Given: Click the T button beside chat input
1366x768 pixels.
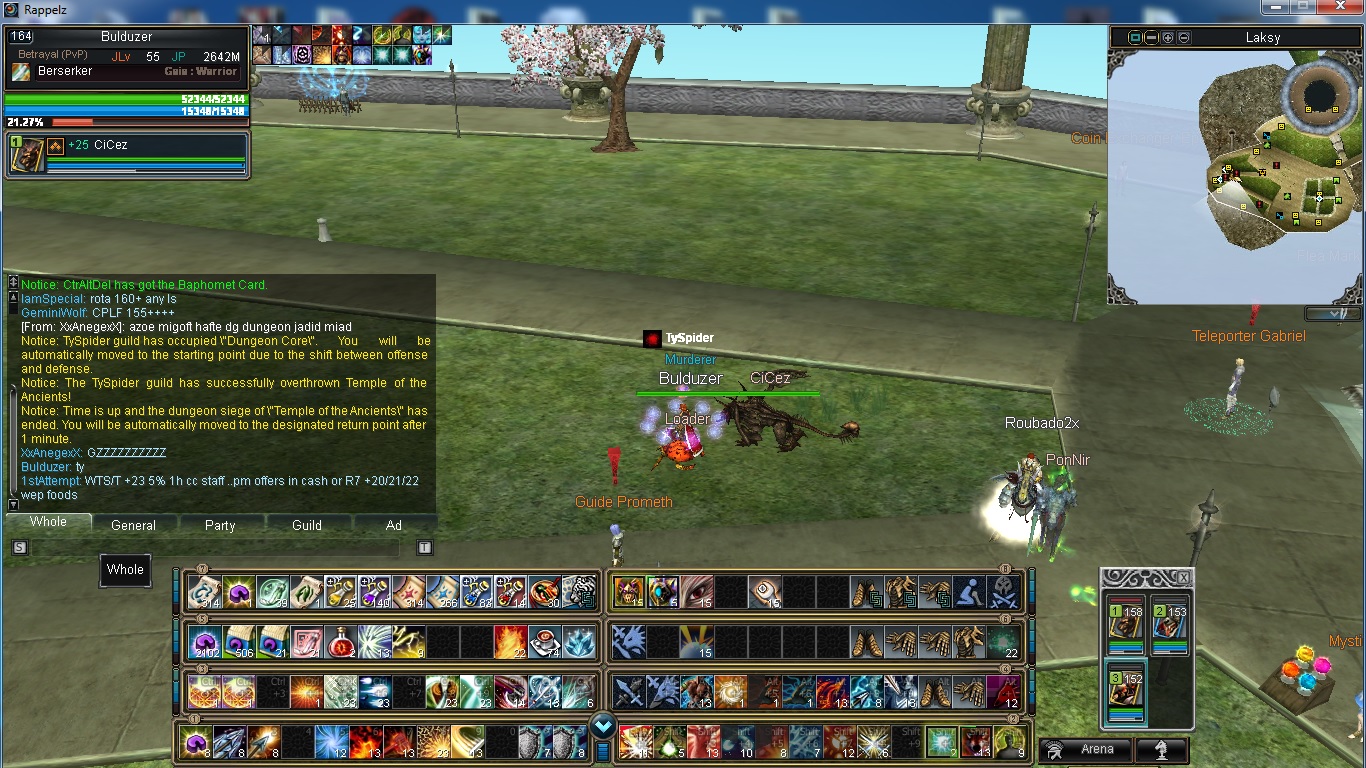Looking at the screenshot, I should 424,548.
